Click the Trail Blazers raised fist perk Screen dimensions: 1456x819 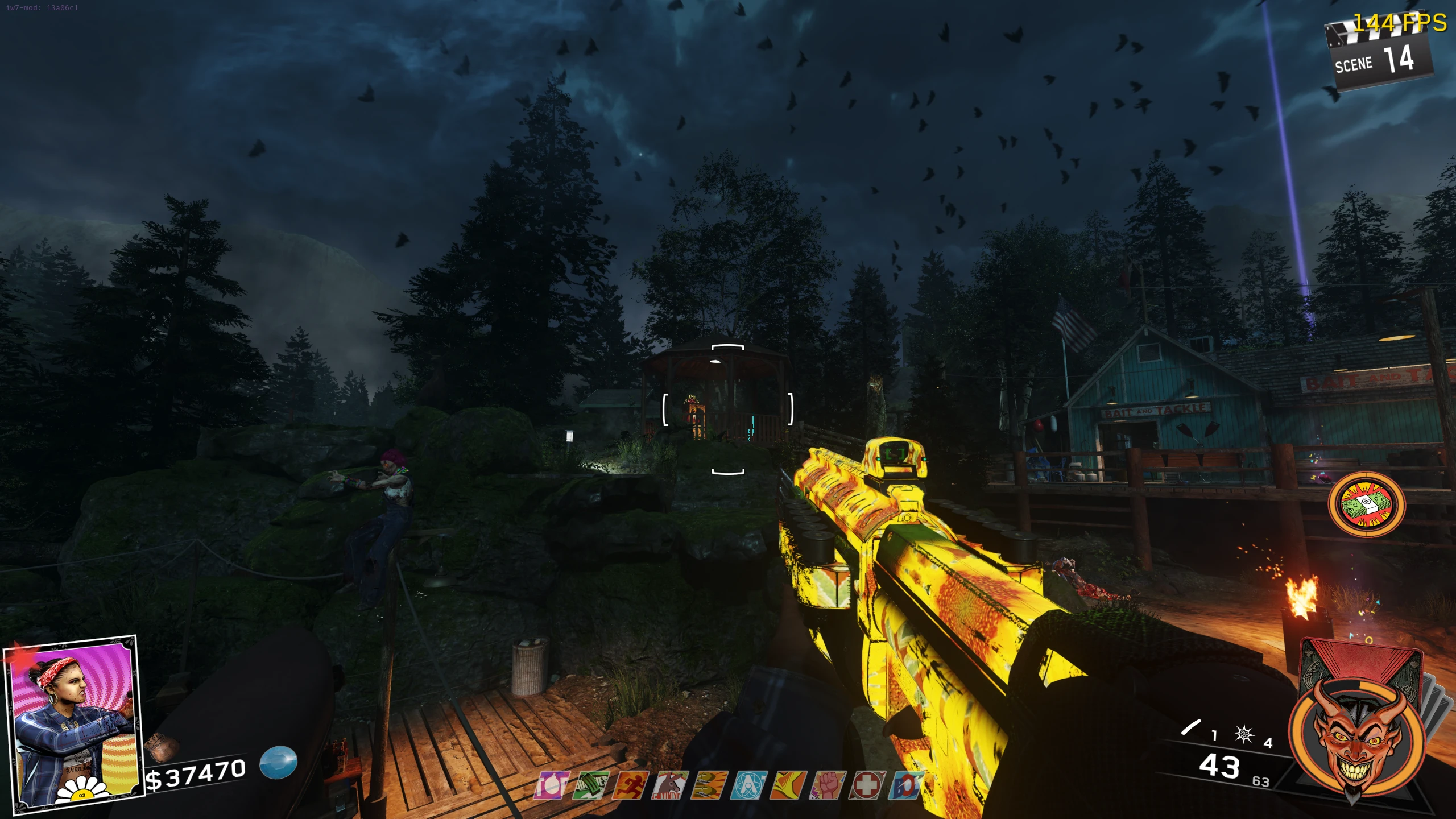tap(828, 785)
